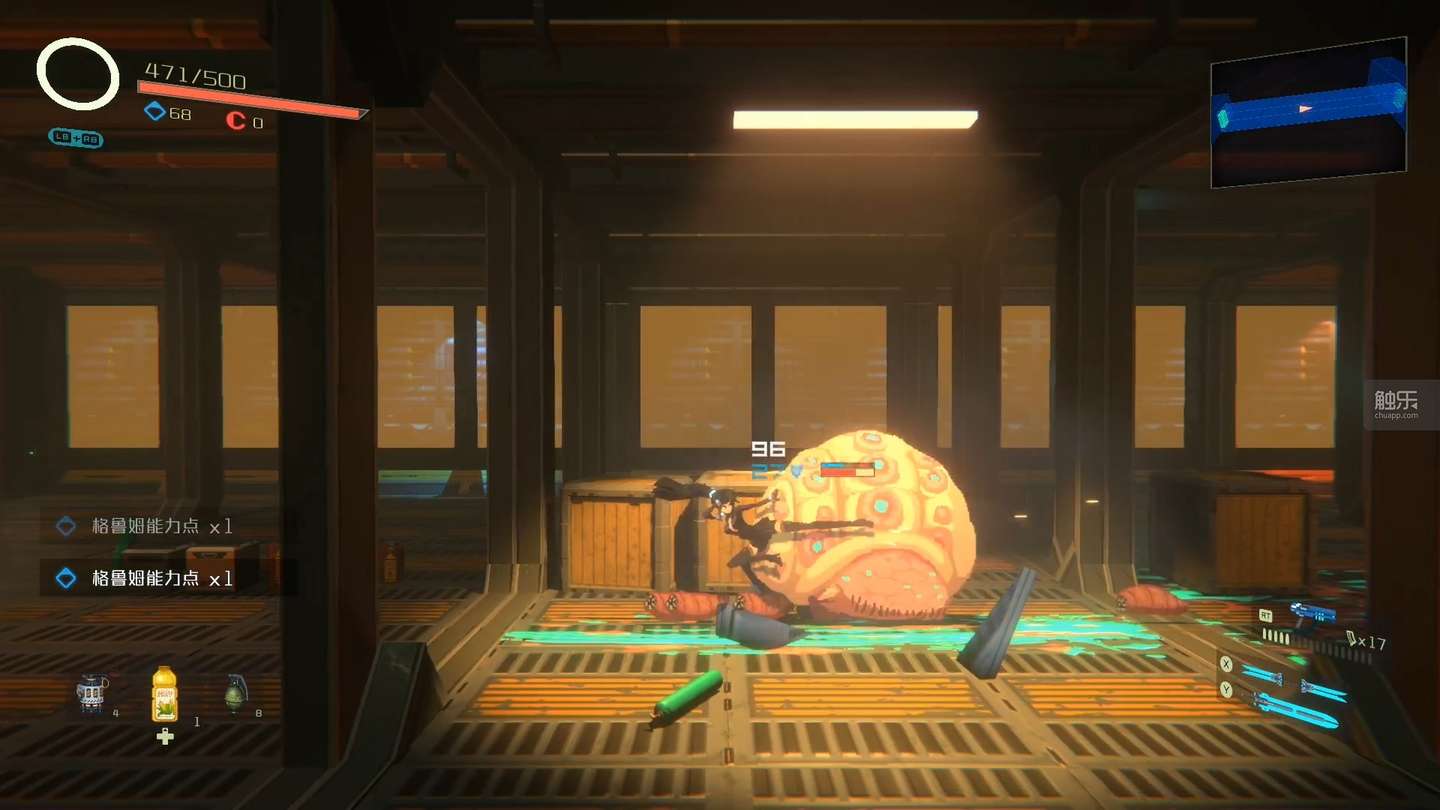The height and width of the screenshot is (810, 1440).
Task: Pick the blue pistol weapon icon
Action: [1312, 612]
